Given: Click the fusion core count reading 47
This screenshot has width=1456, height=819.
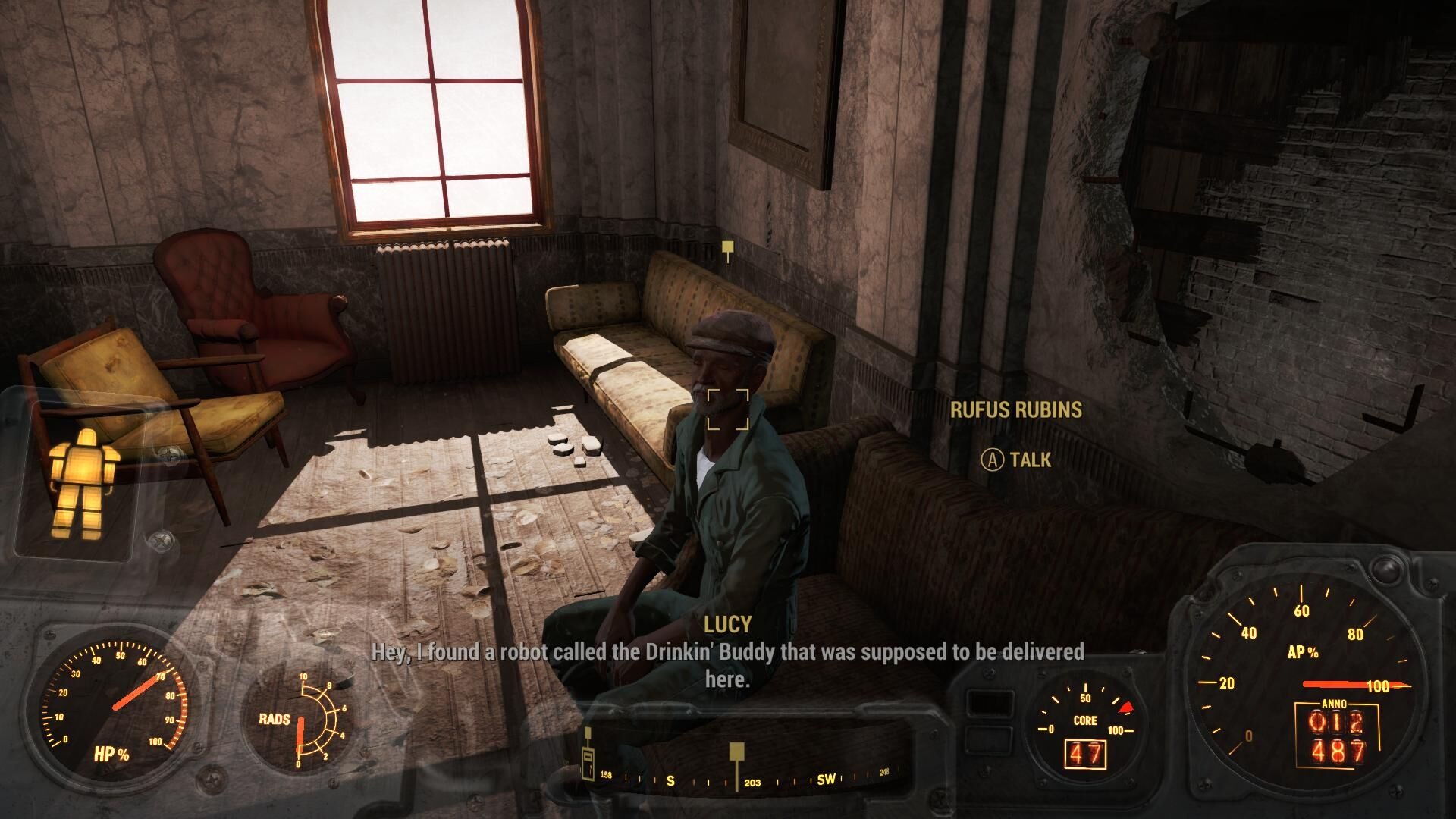Looking at the screenshot, I should tap(1085, 755).
